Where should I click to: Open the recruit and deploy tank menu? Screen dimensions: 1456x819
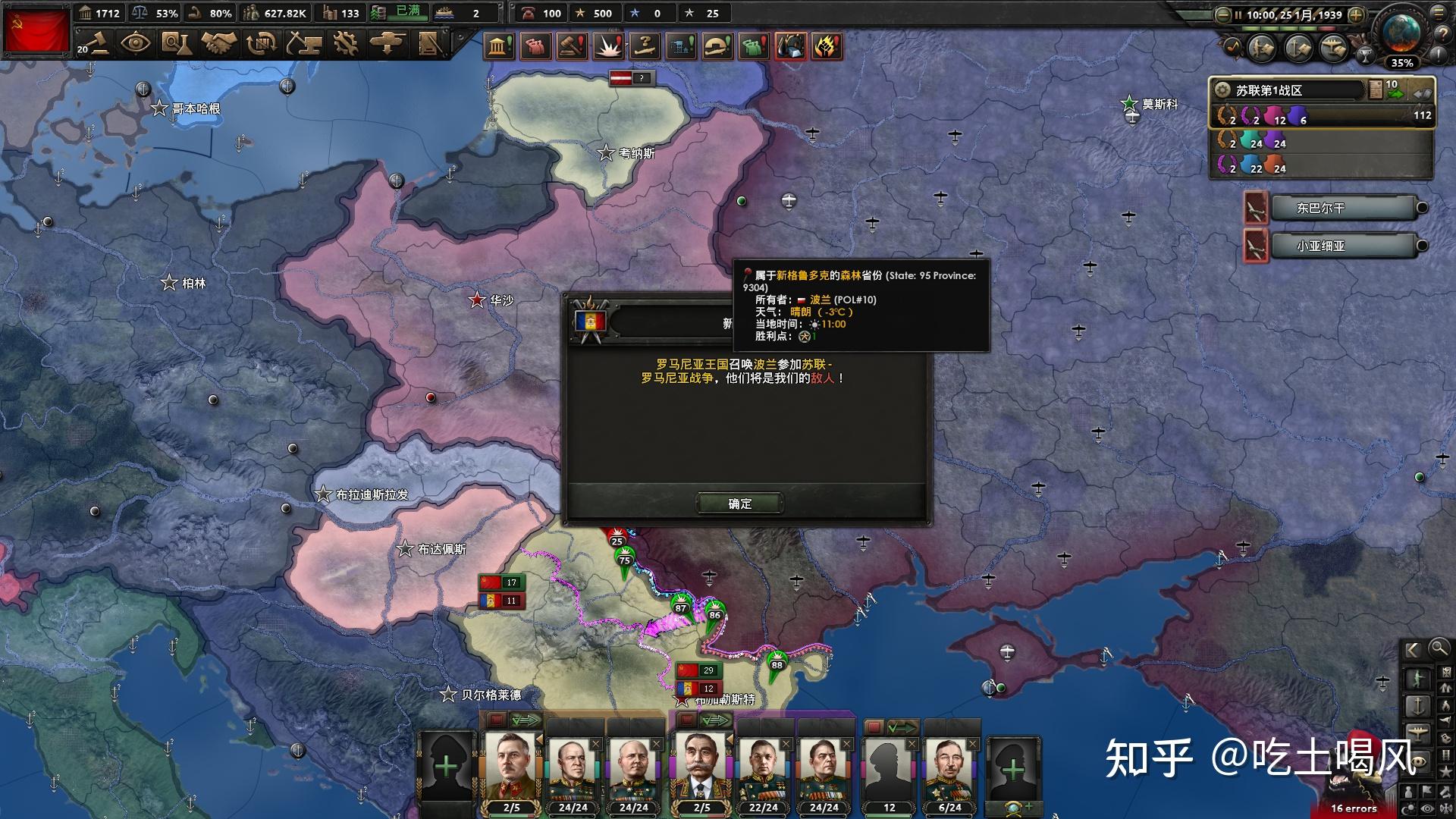[388, 43]
